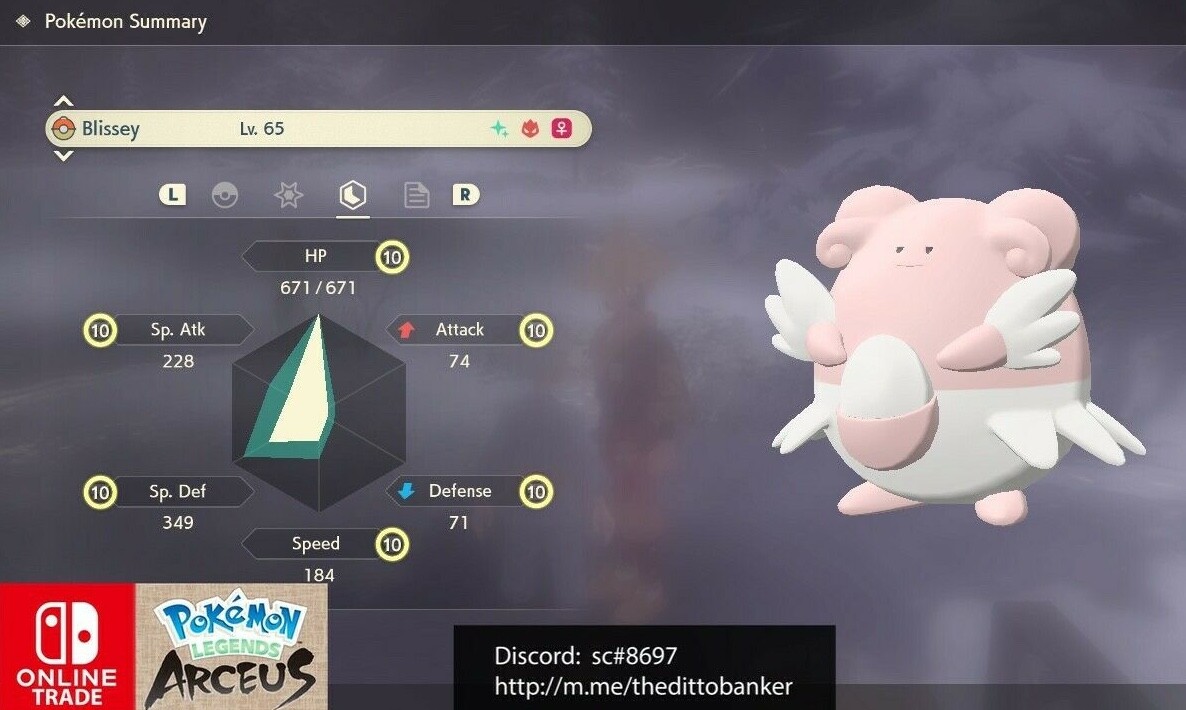Switch to the Poké Ball info tab
The height and width of the screenshot is (710, 1186).
(x=225, y=195)
